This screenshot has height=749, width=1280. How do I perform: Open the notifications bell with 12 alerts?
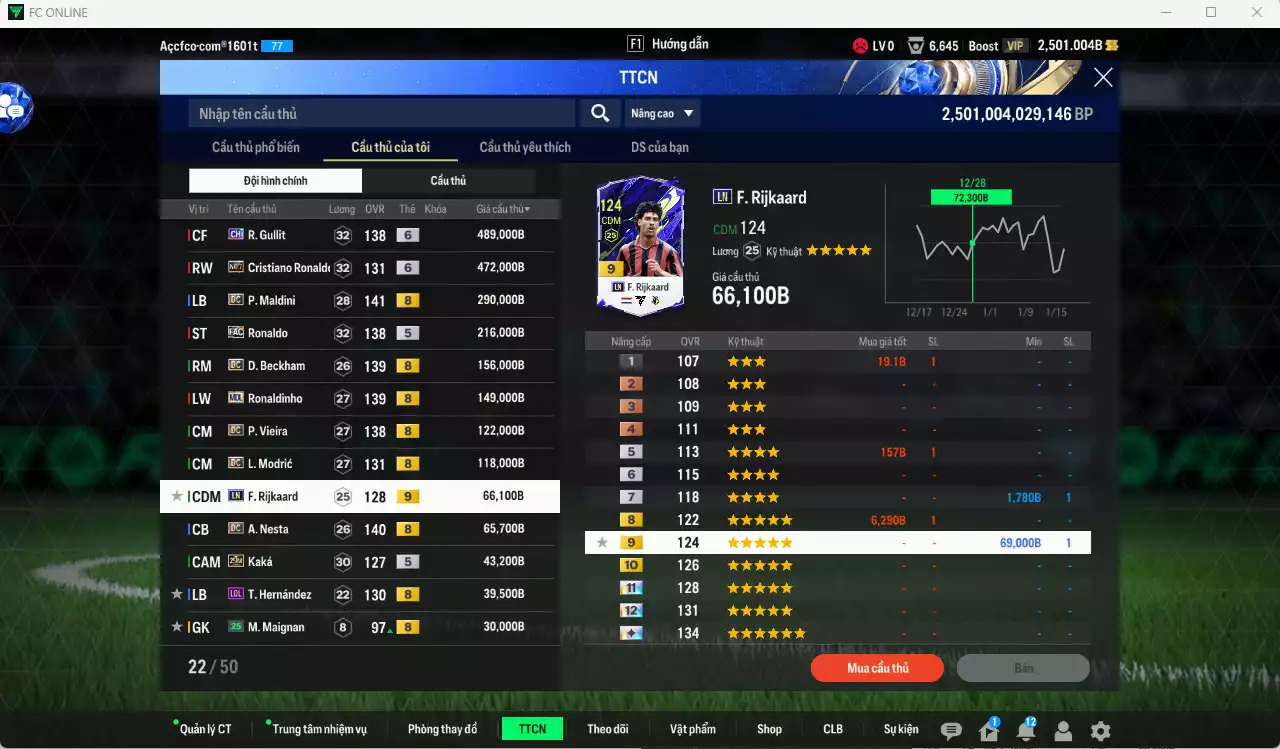coord(1025,731)
